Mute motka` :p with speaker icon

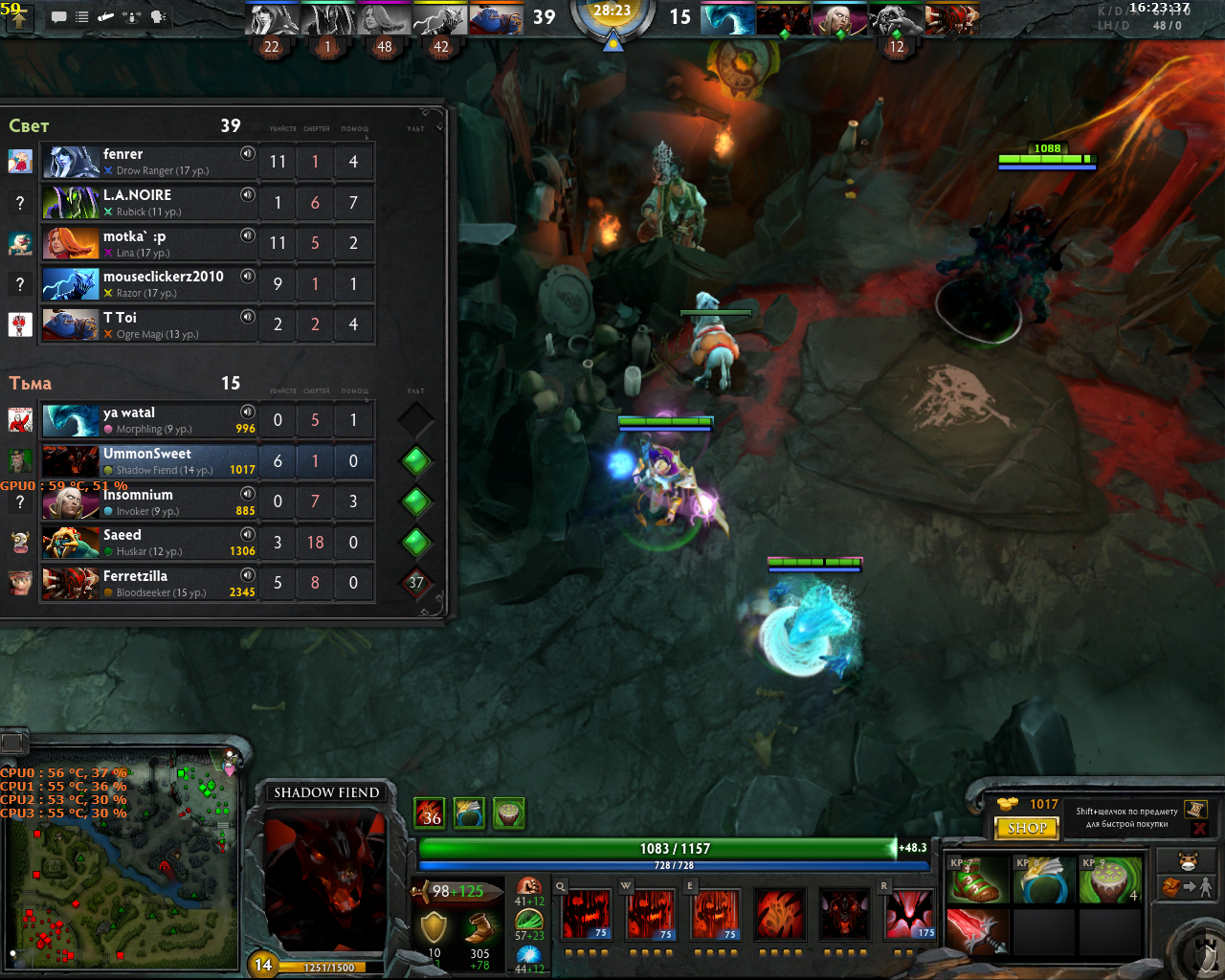coord(248,235)
